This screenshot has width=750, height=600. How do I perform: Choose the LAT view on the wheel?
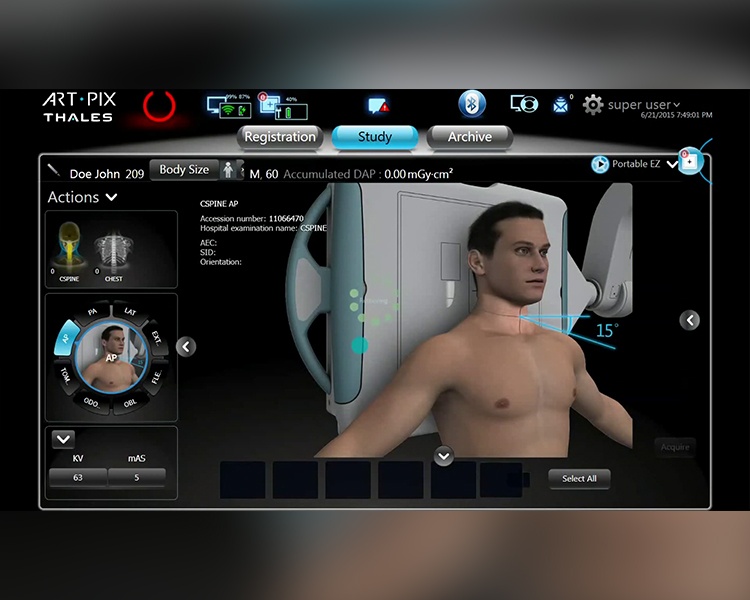tap(130, 312)
